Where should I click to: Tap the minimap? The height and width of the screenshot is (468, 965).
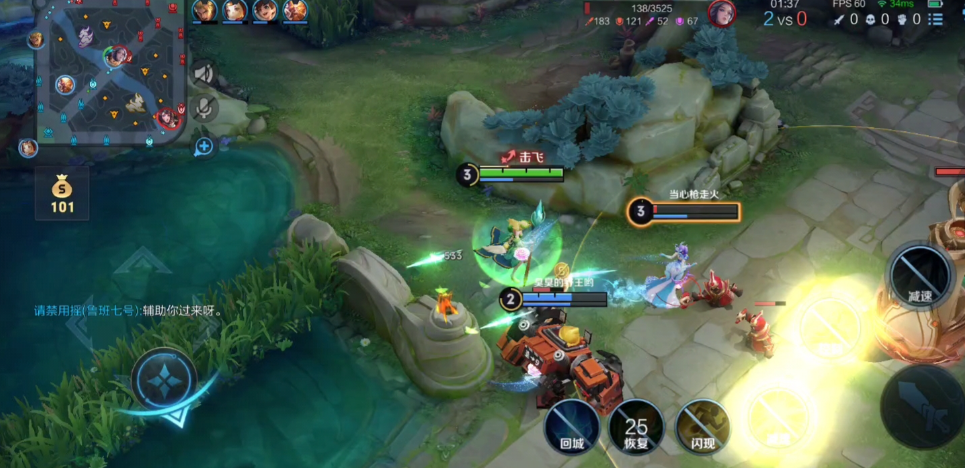[111, 72]
